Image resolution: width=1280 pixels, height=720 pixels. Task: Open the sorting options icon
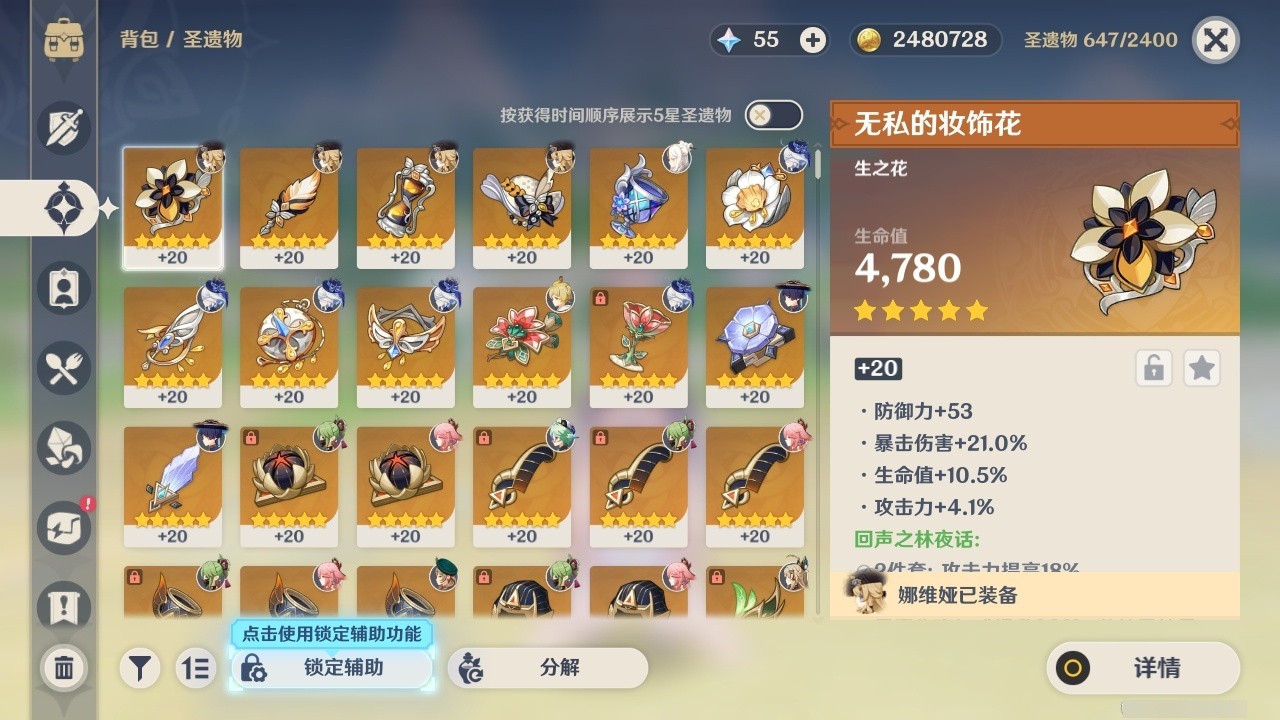coord(196,668)
